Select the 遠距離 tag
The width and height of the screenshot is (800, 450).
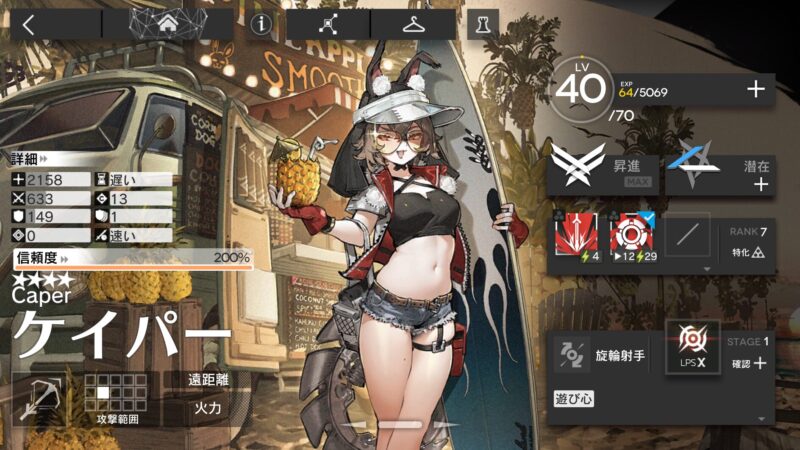(x=209, y=380)
